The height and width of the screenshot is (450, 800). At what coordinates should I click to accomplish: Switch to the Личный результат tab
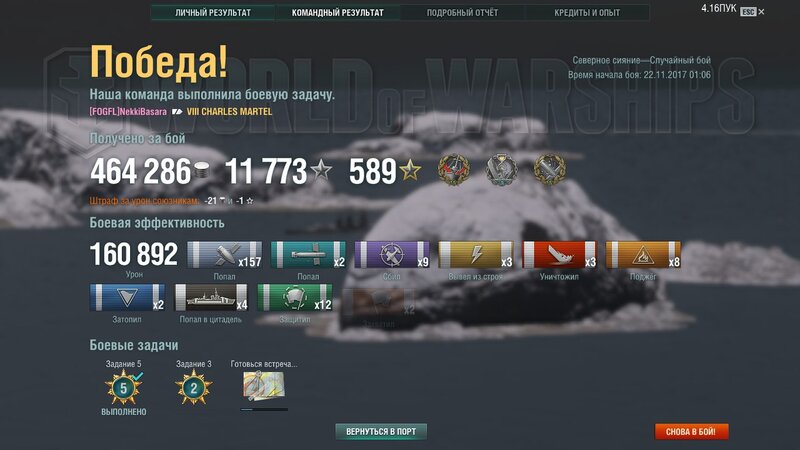tap(213, 13)
